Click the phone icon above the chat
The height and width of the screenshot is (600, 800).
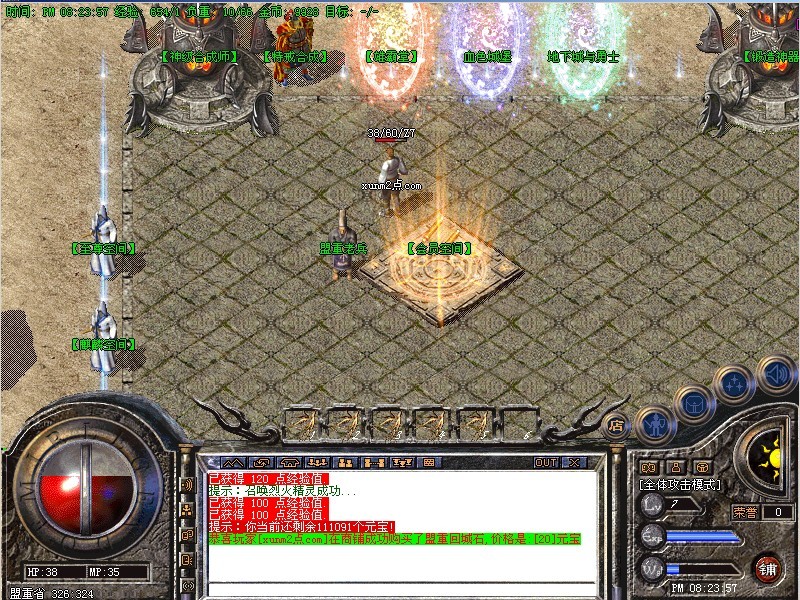[x=290, y=463]
